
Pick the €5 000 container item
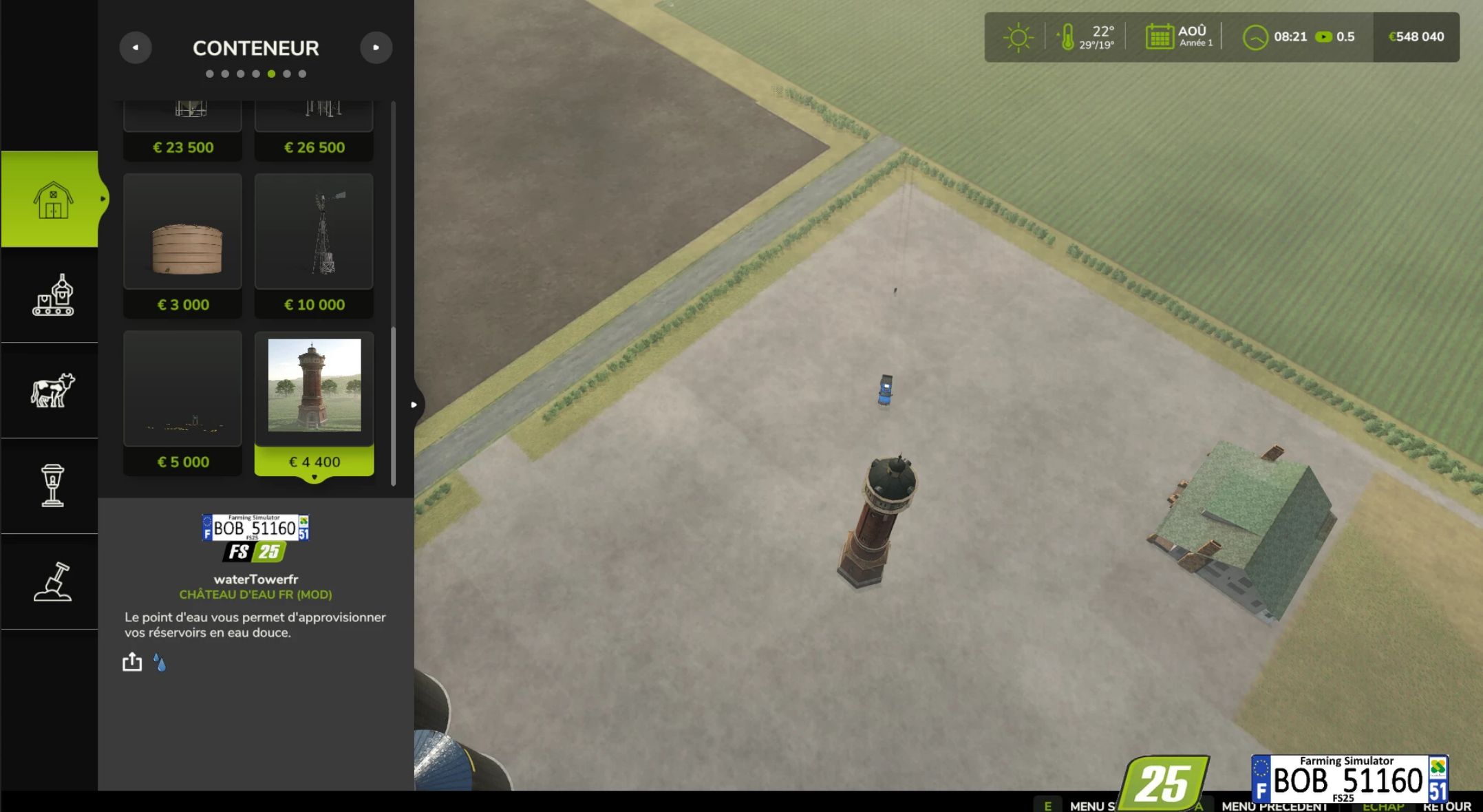click(183, 403)
